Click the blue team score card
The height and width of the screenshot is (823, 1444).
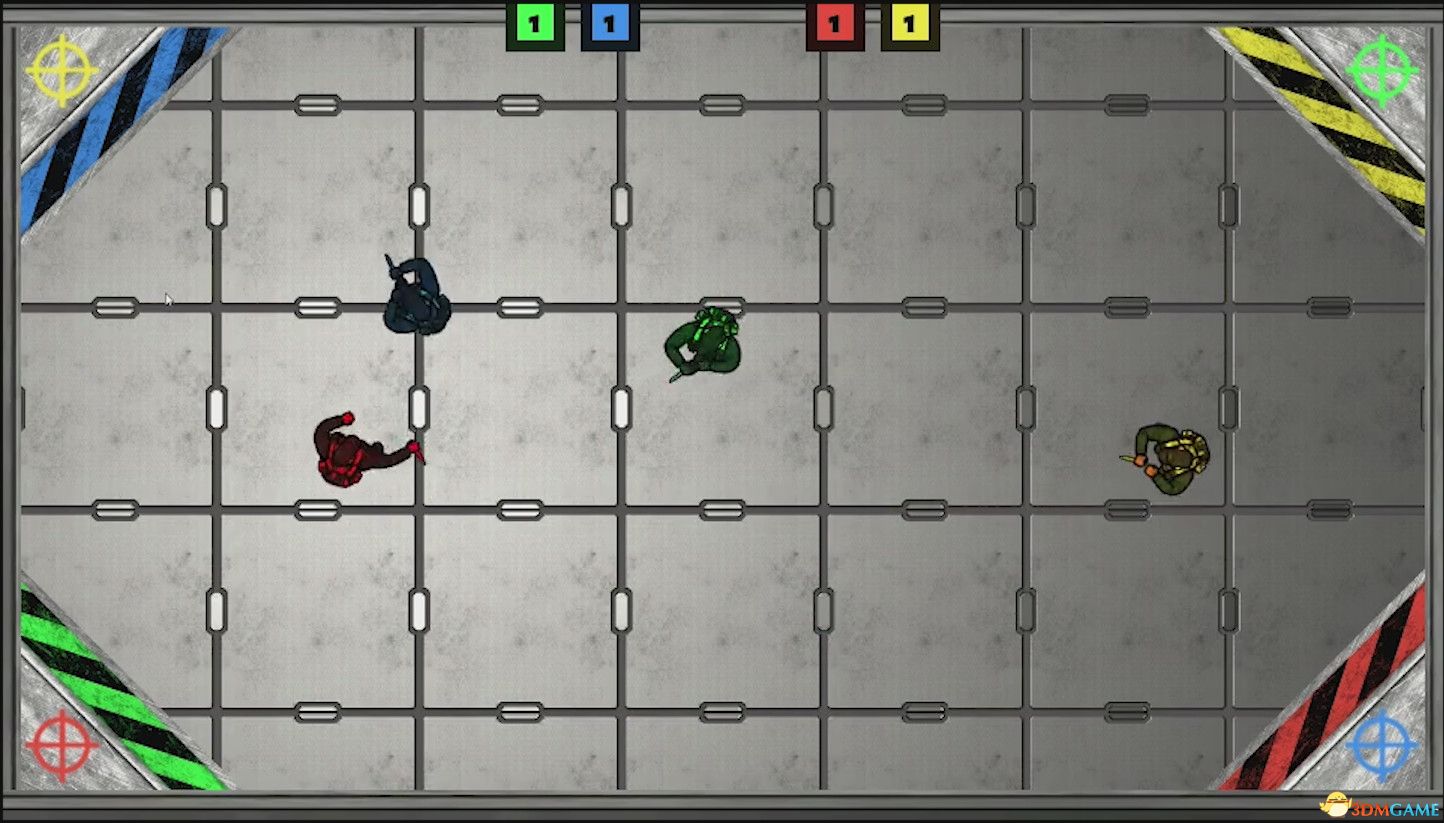pos(609,22)
